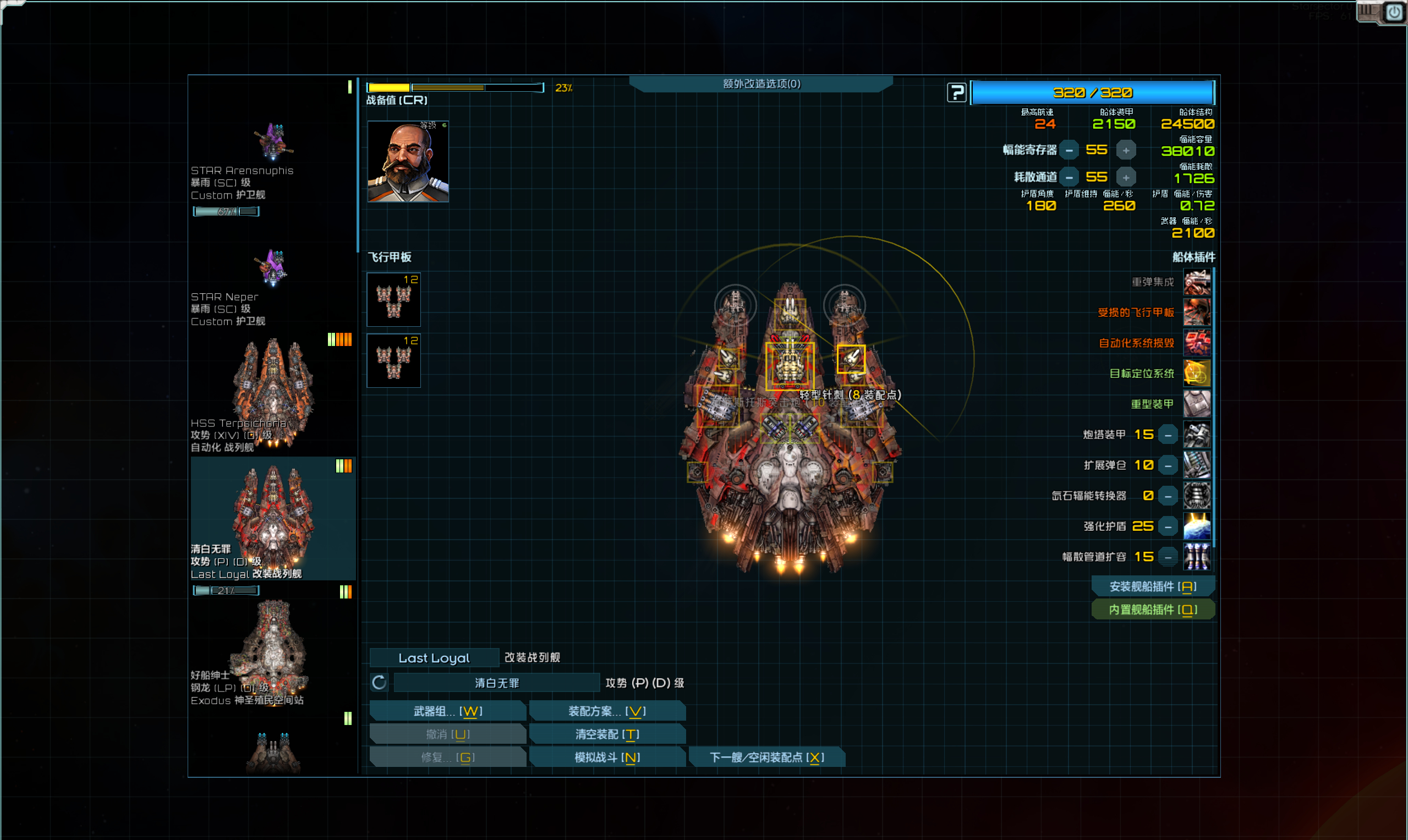Screen dimensions: 1408x840
Task: Expand the 额外改造选项(0) tab
Action: [761, 84]
